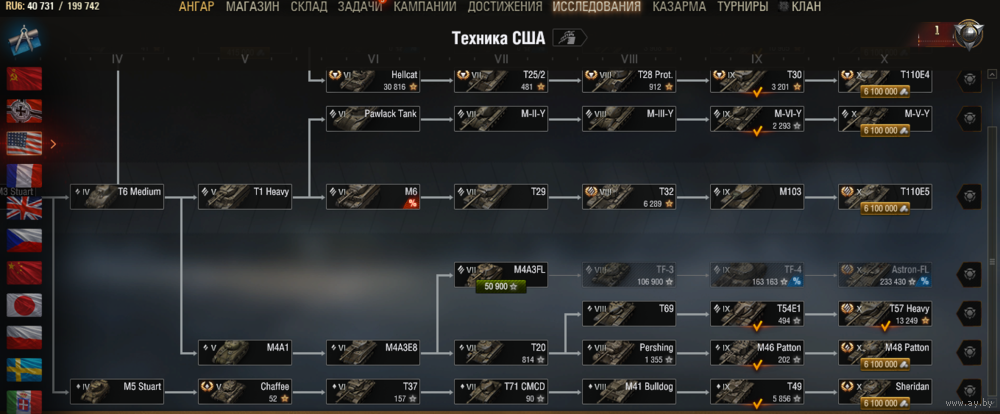Open the КАЗАРМА tab
1000x414 pixels.
click(x=679, y=7)
